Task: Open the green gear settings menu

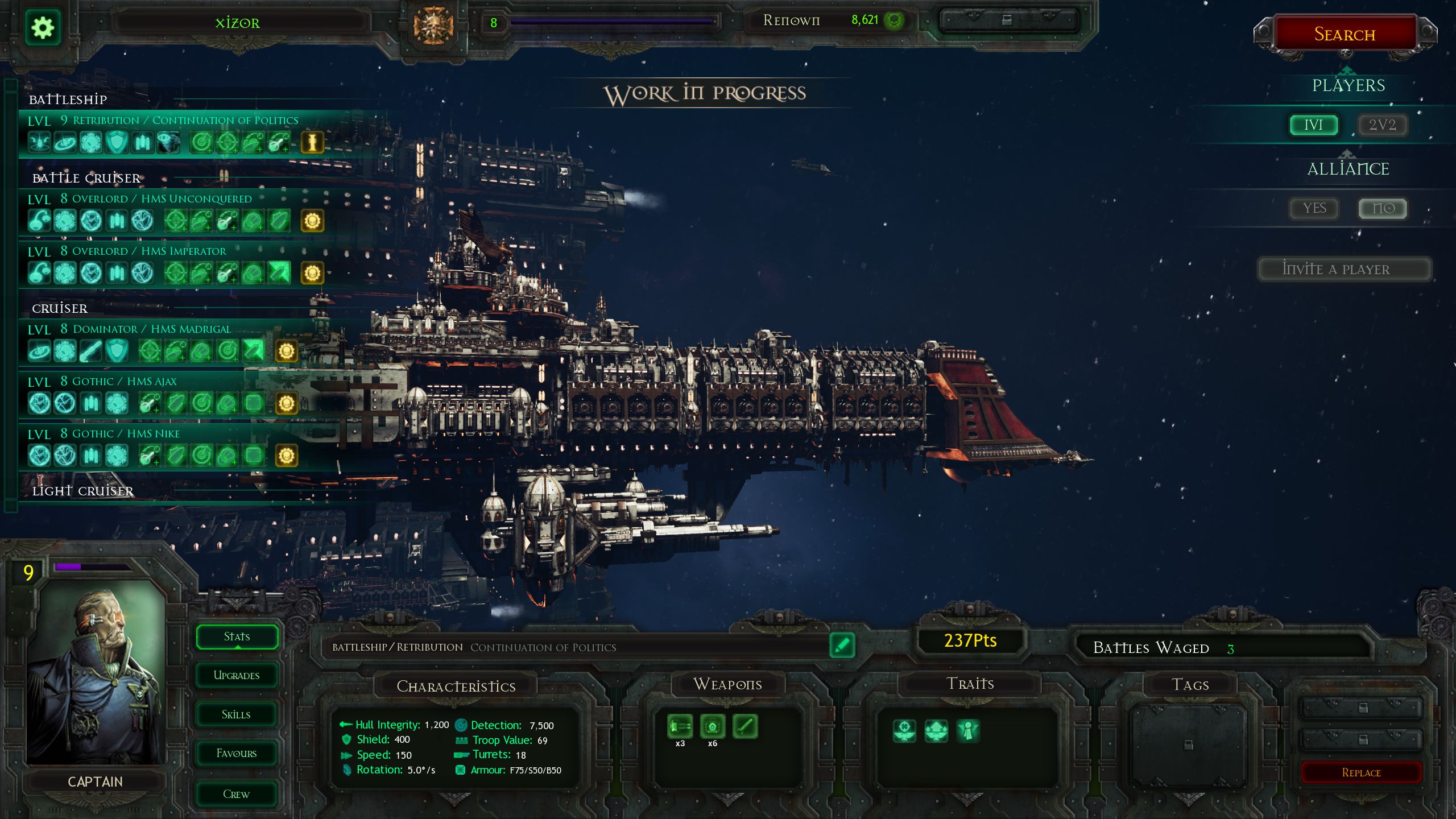Action: pos(43,27)
